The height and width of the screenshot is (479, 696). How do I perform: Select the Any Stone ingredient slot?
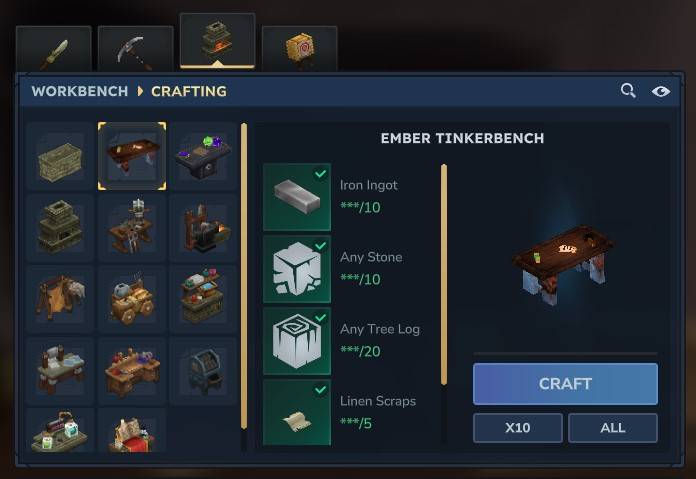[296, 269]
